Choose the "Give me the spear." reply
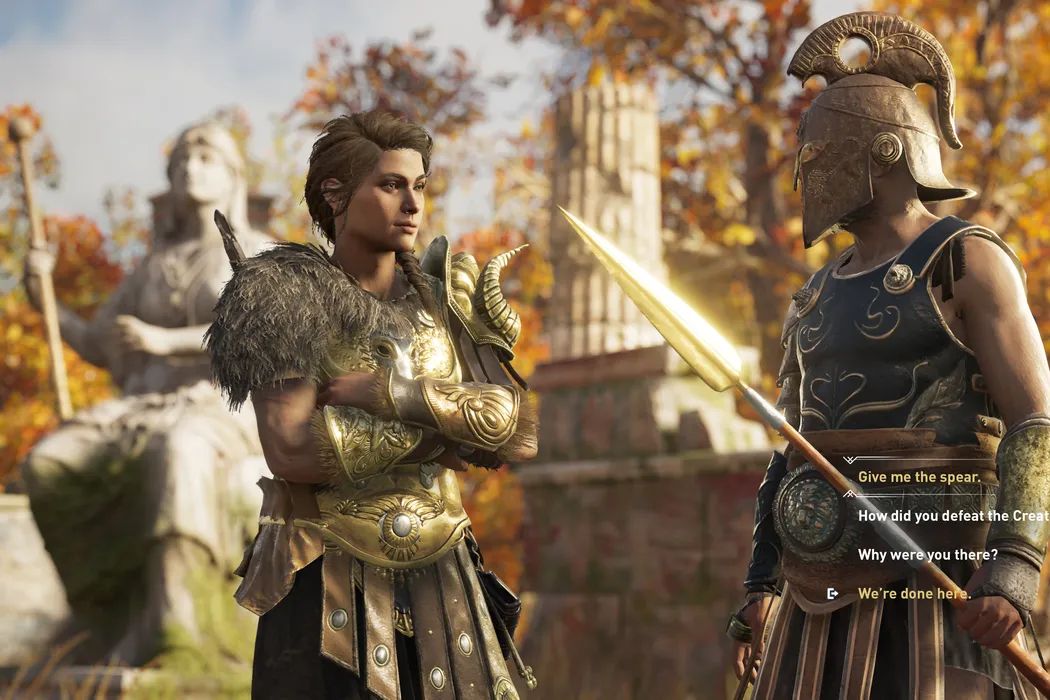Viewport: 1050px width, 700px height. click(919, 477)
